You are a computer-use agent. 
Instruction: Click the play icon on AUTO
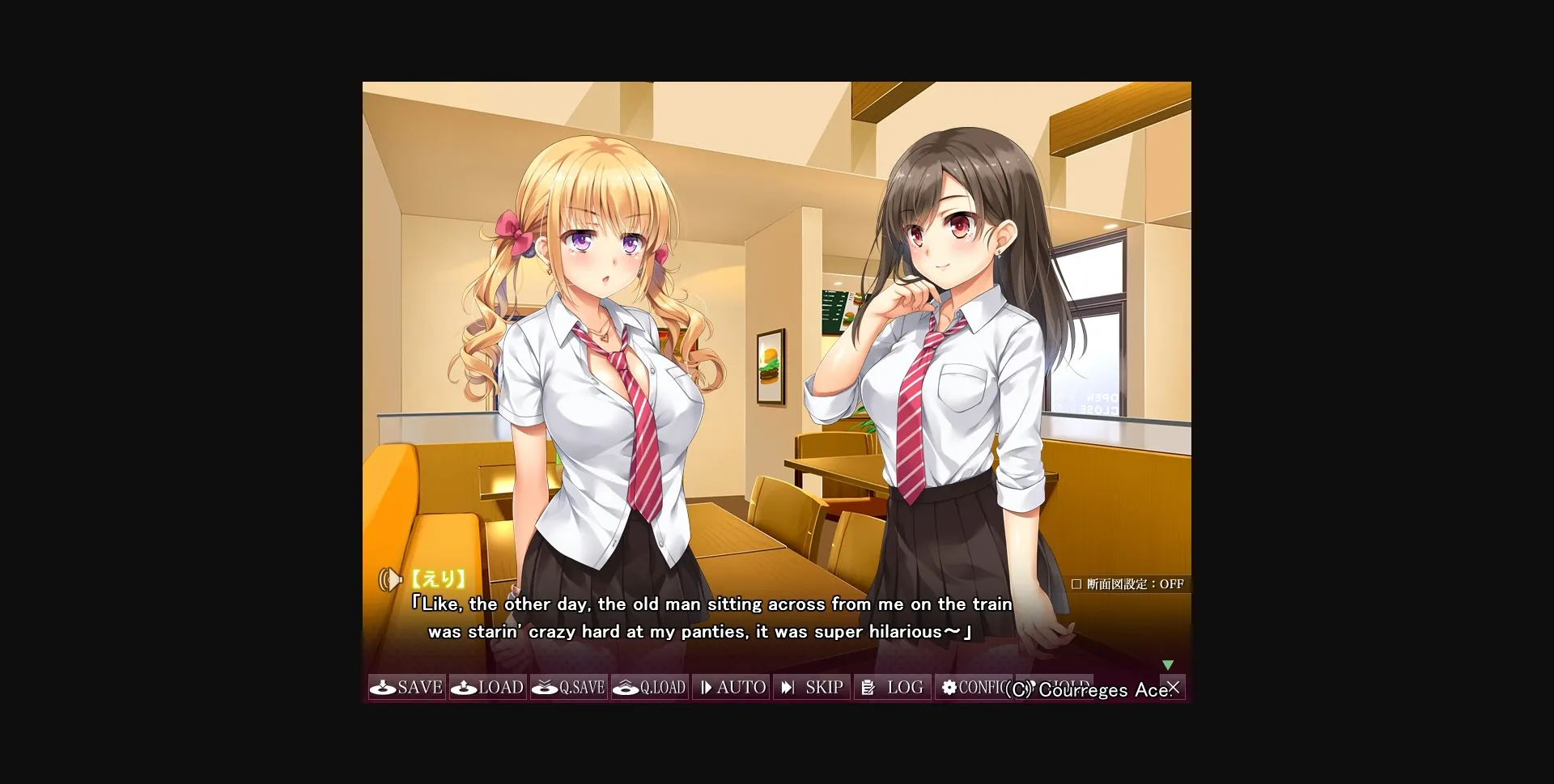pyautogui.click(x=706, y=687)
